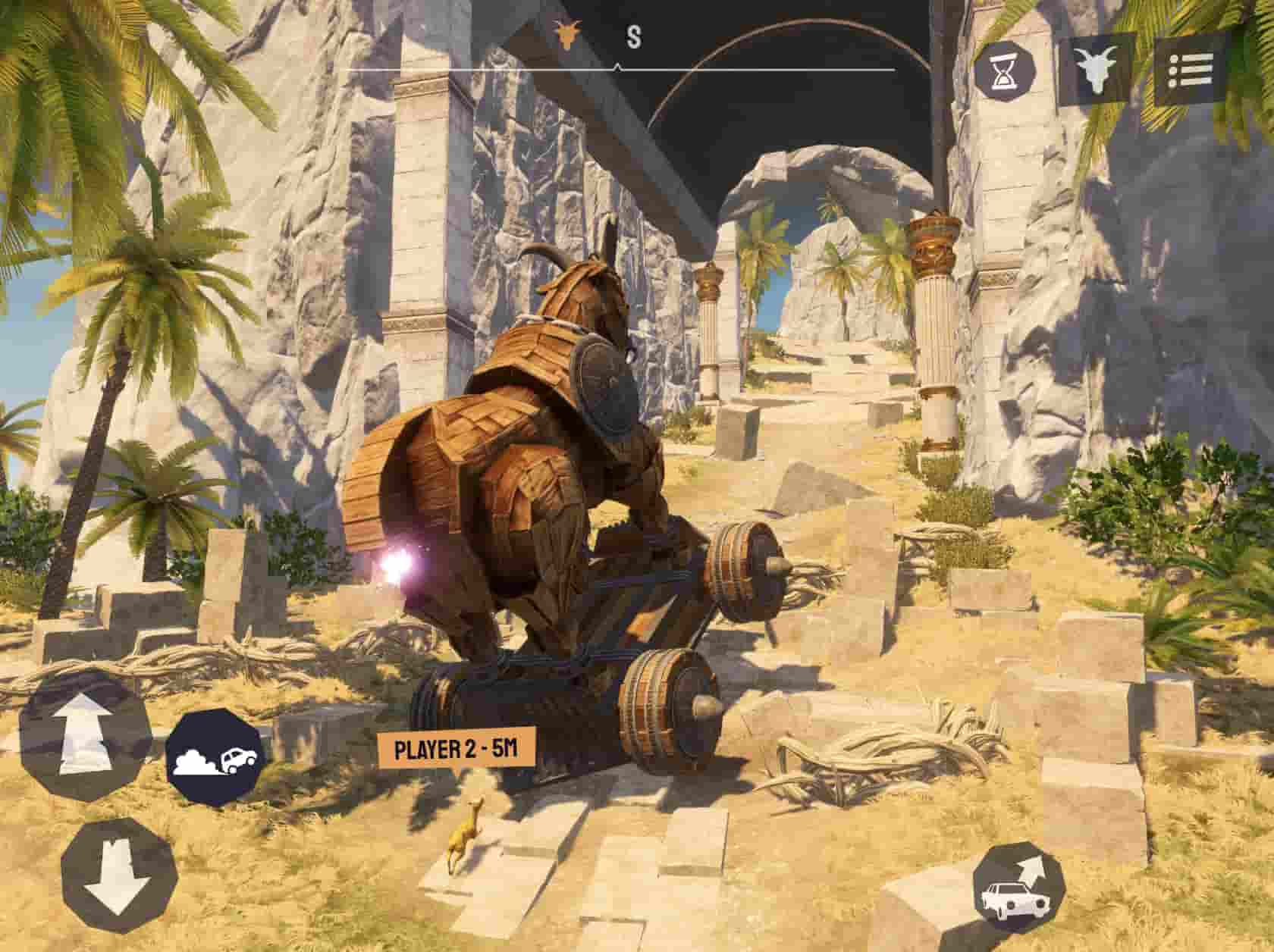Select the Player 2 distance marker
1274x952 pixels.
coord(456,750)
